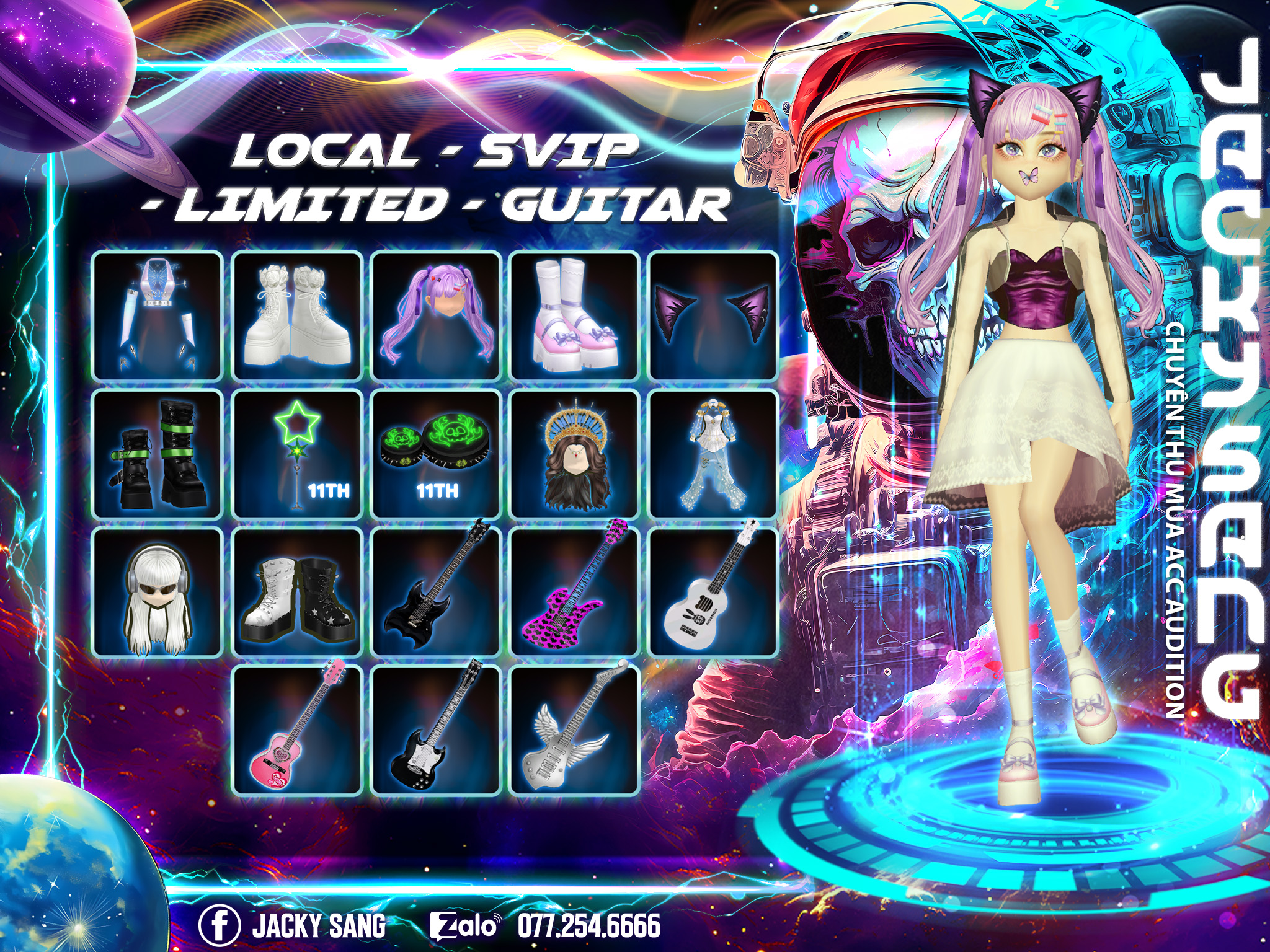Select the purple cat ears tile
1270x952 pixels.
pyautogui.click(x=713, y=315)
